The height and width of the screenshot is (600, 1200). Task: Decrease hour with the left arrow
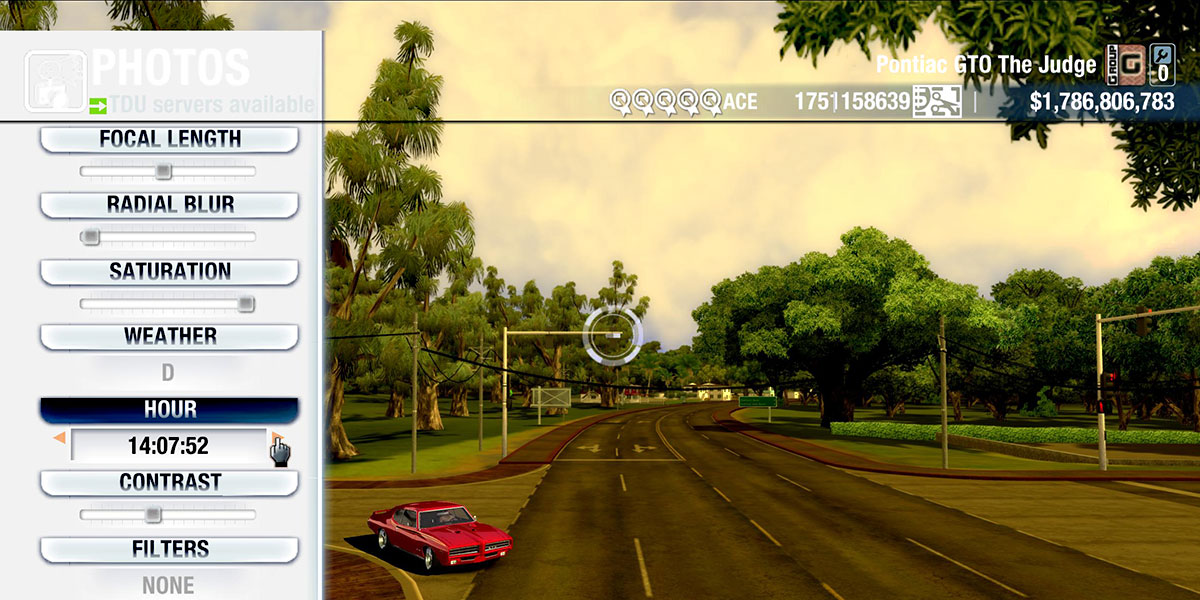[x=60, y=439]
